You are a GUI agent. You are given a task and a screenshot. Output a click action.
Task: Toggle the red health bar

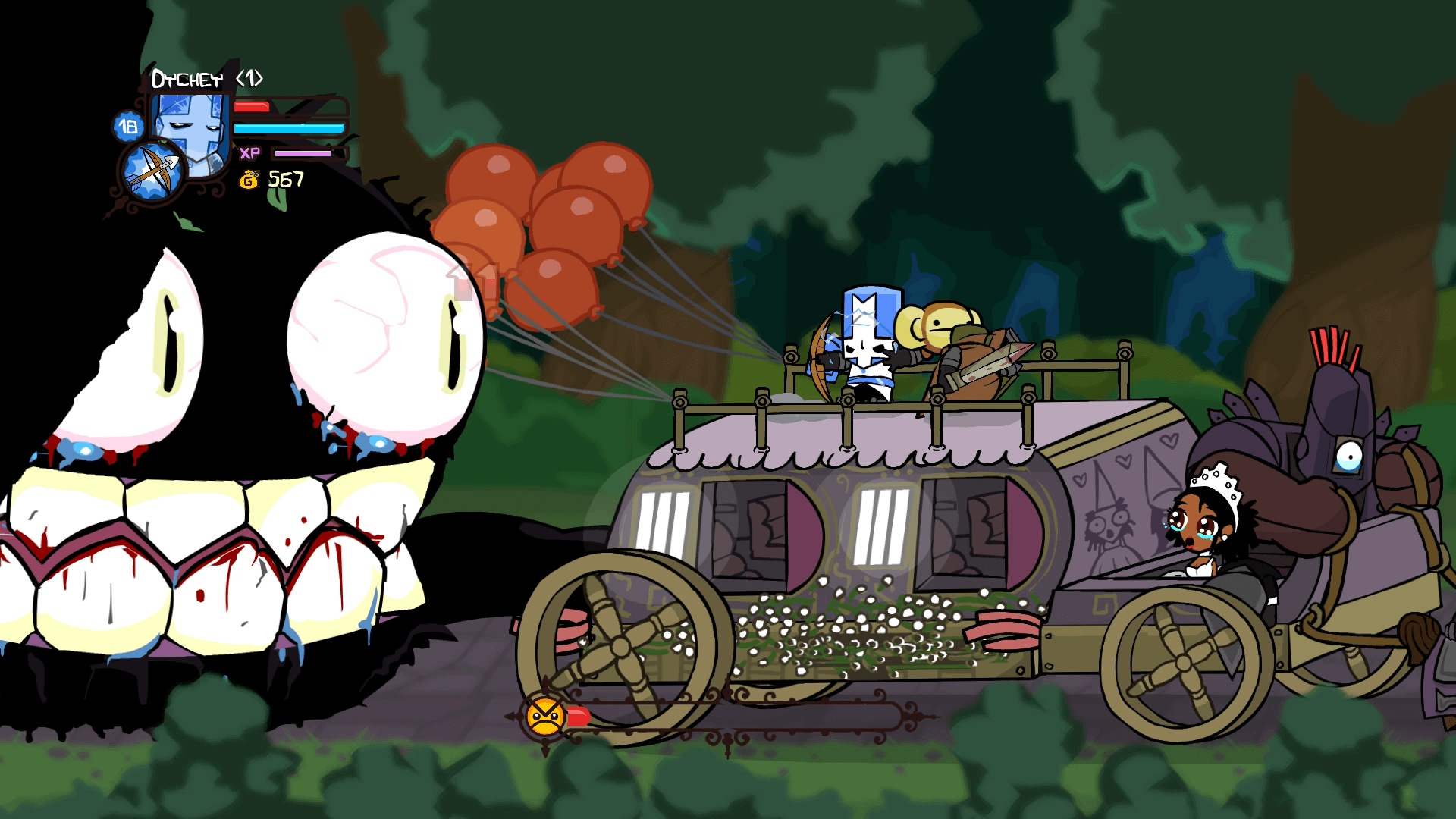250,106
